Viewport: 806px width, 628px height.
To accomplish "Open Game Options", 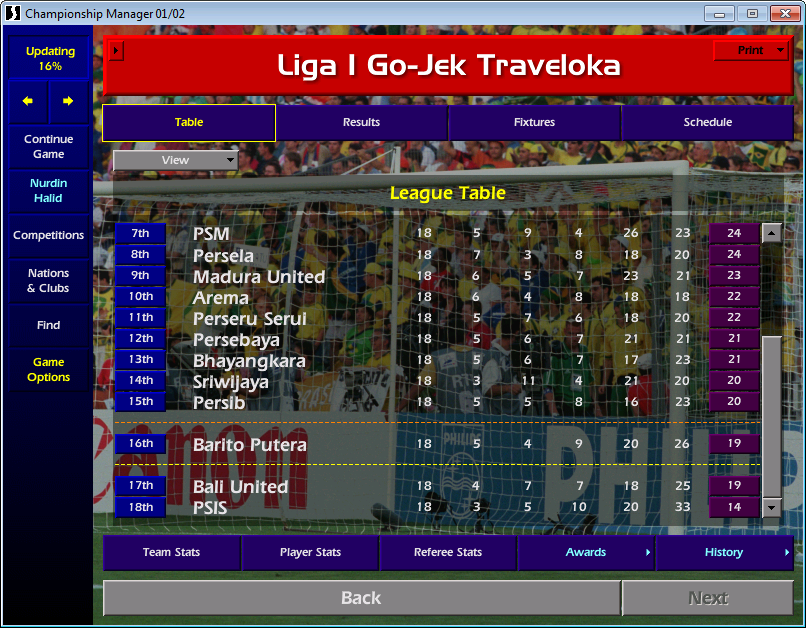I will point(49,370).
